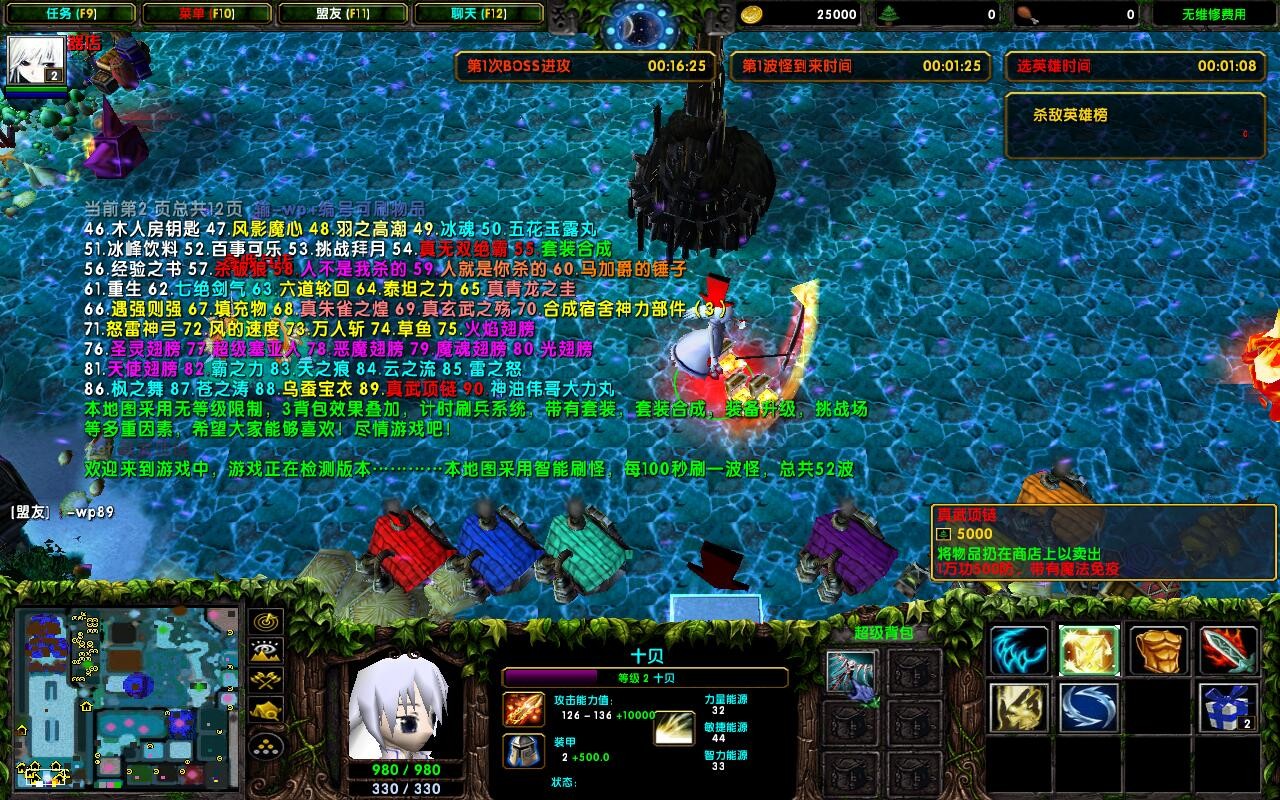The image size is (1280, 800).
Task: Activate the flaming sword ability
Action: [x=1228, y=651]
